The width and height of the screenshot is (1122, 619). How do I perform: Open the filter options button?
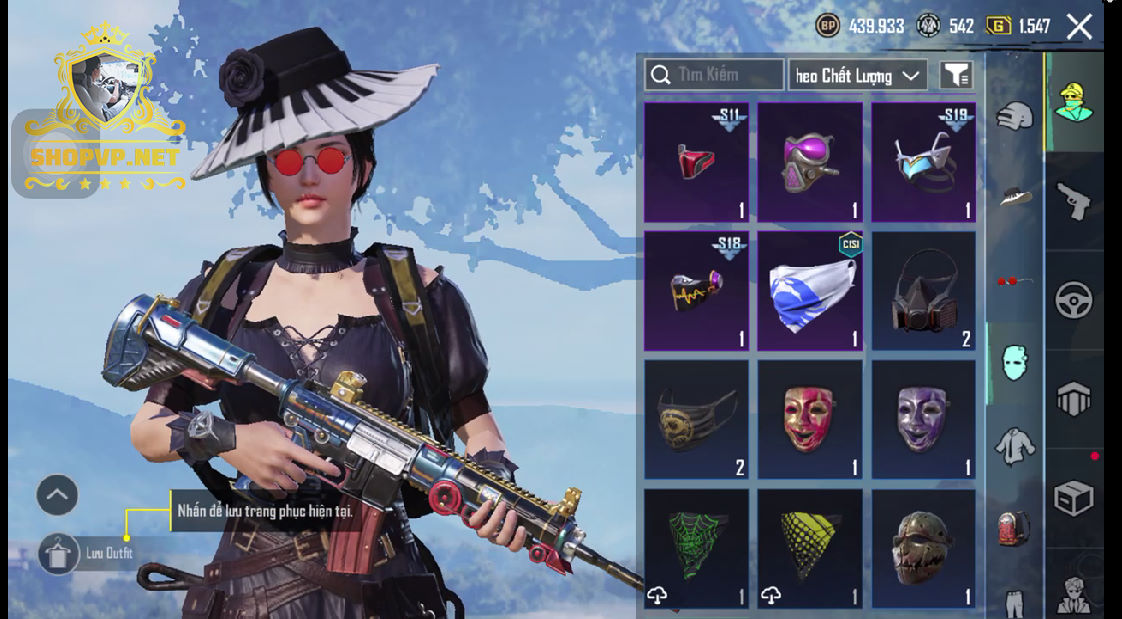pyautogui.click(x=956, y=75)
